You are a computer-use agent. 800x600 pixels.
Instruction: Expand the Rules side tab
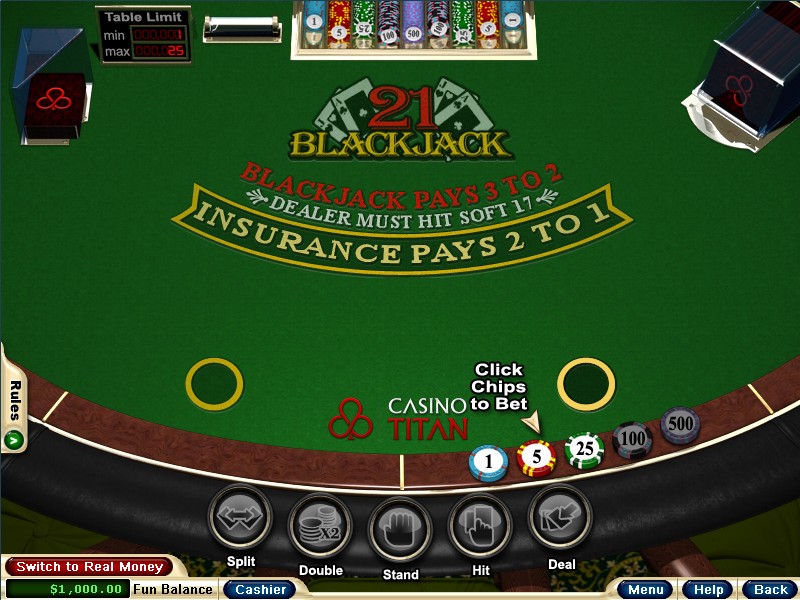[14, 410]
